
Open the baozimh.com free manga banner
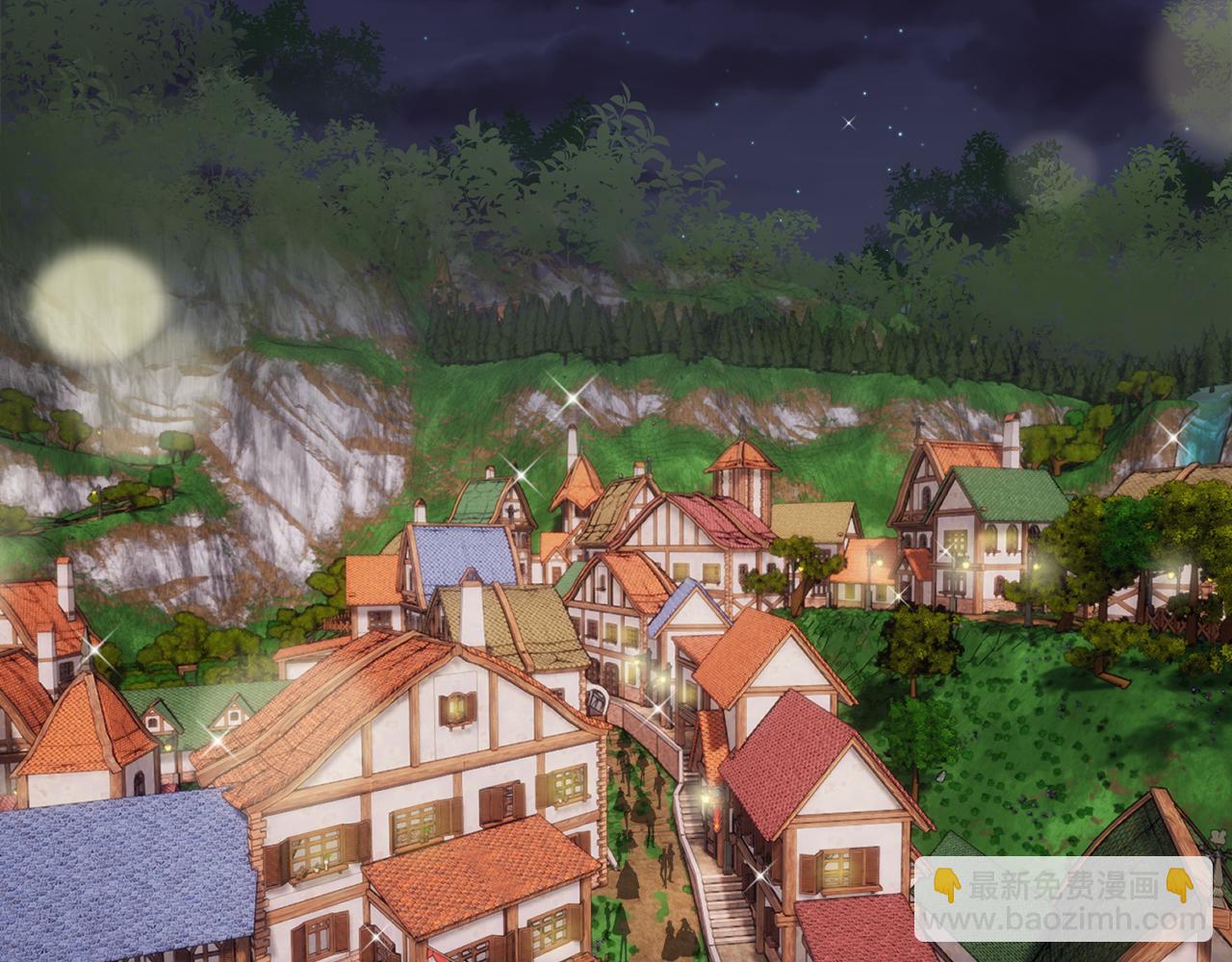1063,899
